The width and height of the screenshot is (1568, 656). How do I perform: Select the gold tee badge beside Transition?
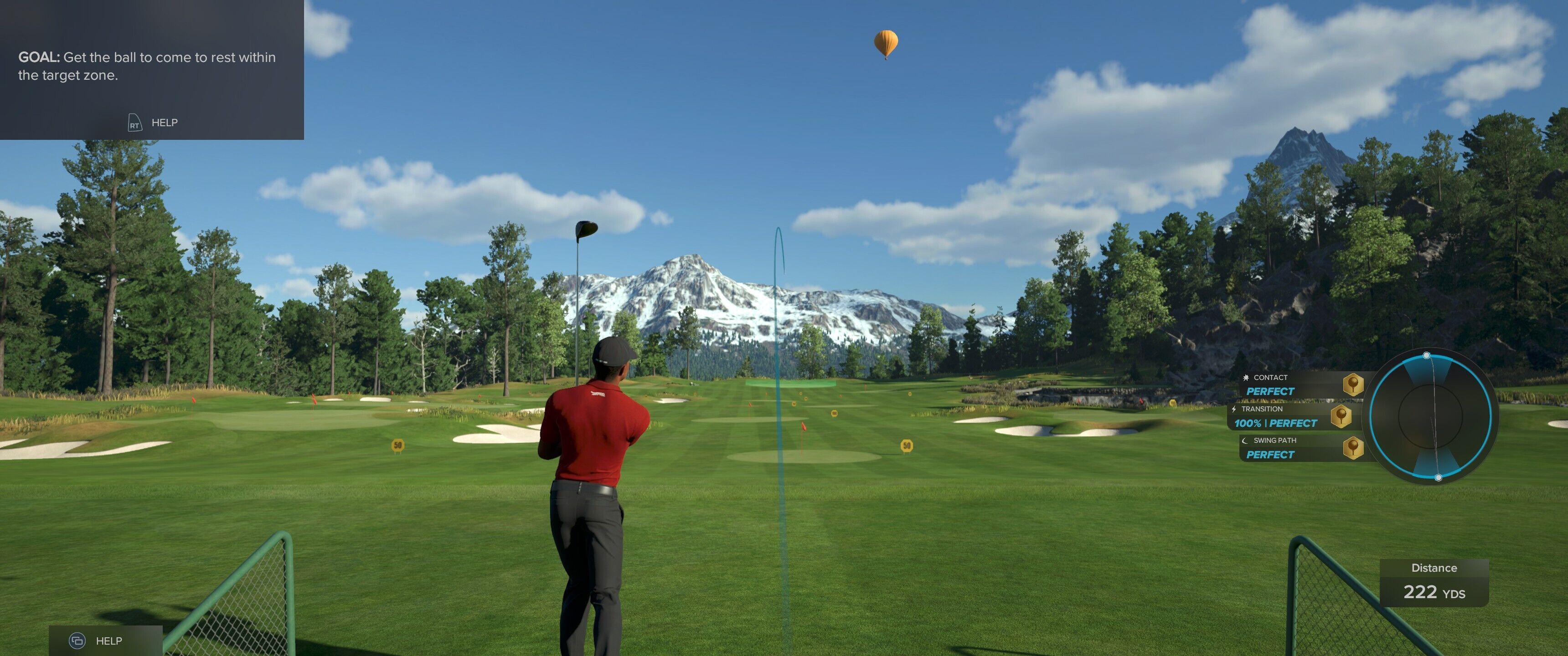pyautogui.click(x=1341, y=416)
